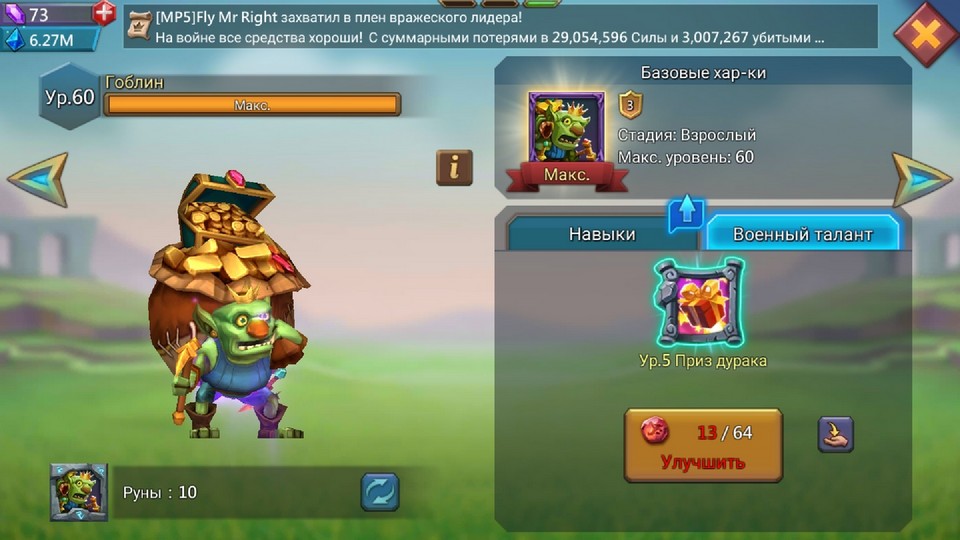This screenshot has width=960, height=540.
Task: Open the hand-with-item source button
Action: tap(835, 434)
